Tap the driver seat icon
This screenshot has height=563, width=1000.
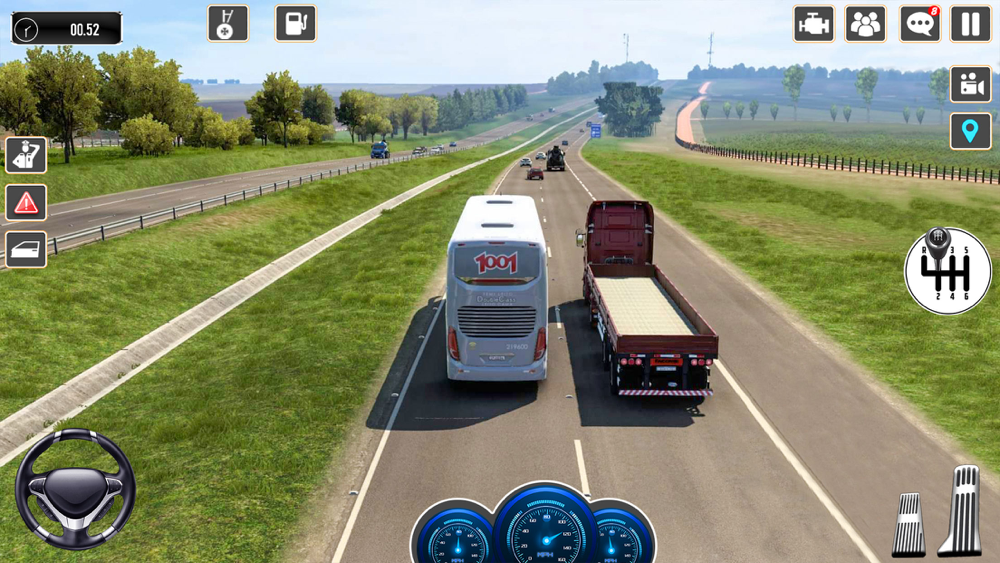pyautogui.click(x=26, y=156)
